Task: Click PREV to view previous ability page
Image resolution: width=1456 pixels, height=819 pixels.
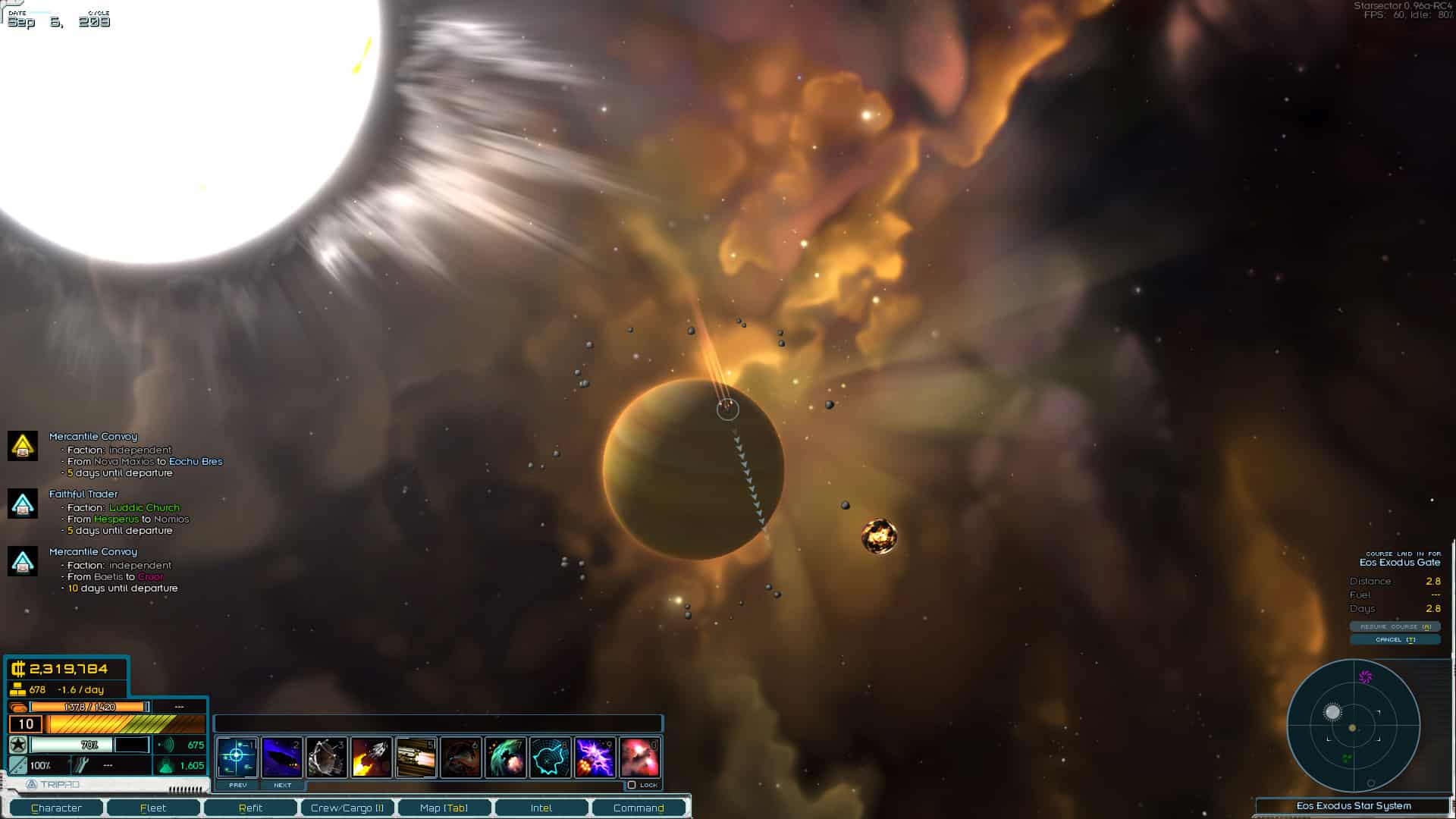Action: 236,786
